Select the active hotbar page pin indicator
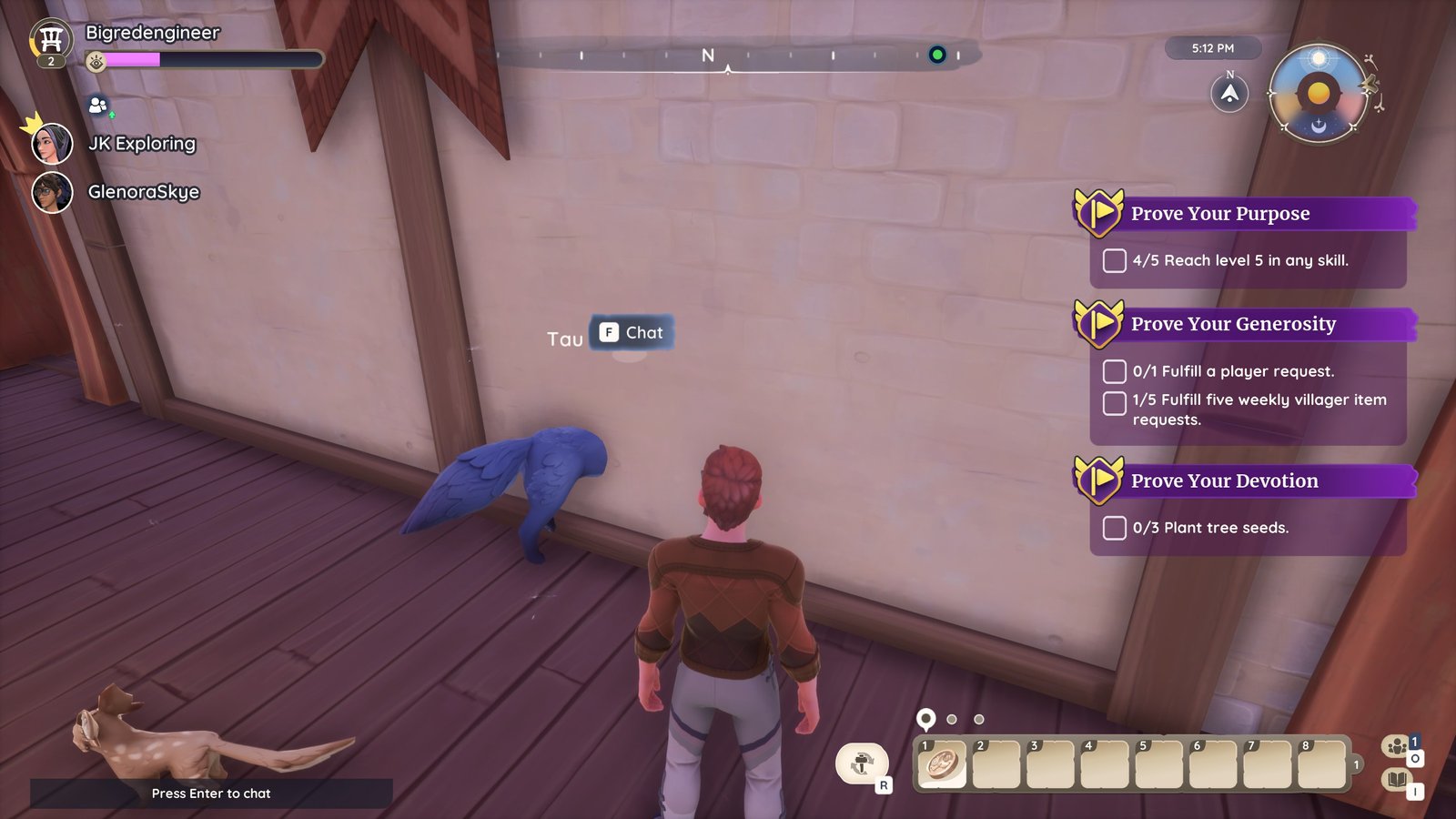 click(x=925, y=719)
